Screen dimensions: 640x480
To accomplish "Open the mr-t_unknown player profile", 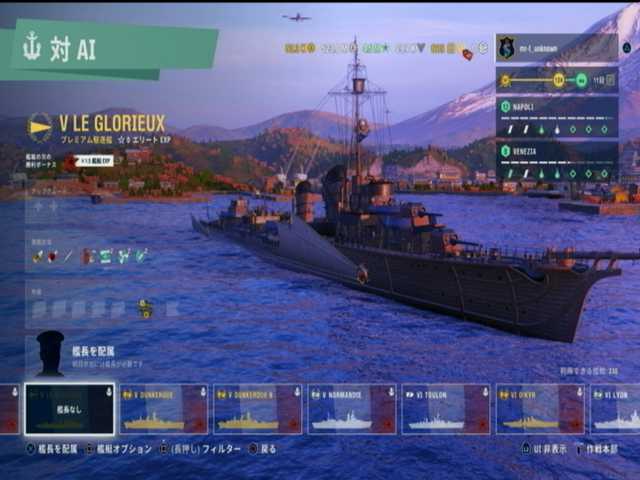I will point(555,47).
